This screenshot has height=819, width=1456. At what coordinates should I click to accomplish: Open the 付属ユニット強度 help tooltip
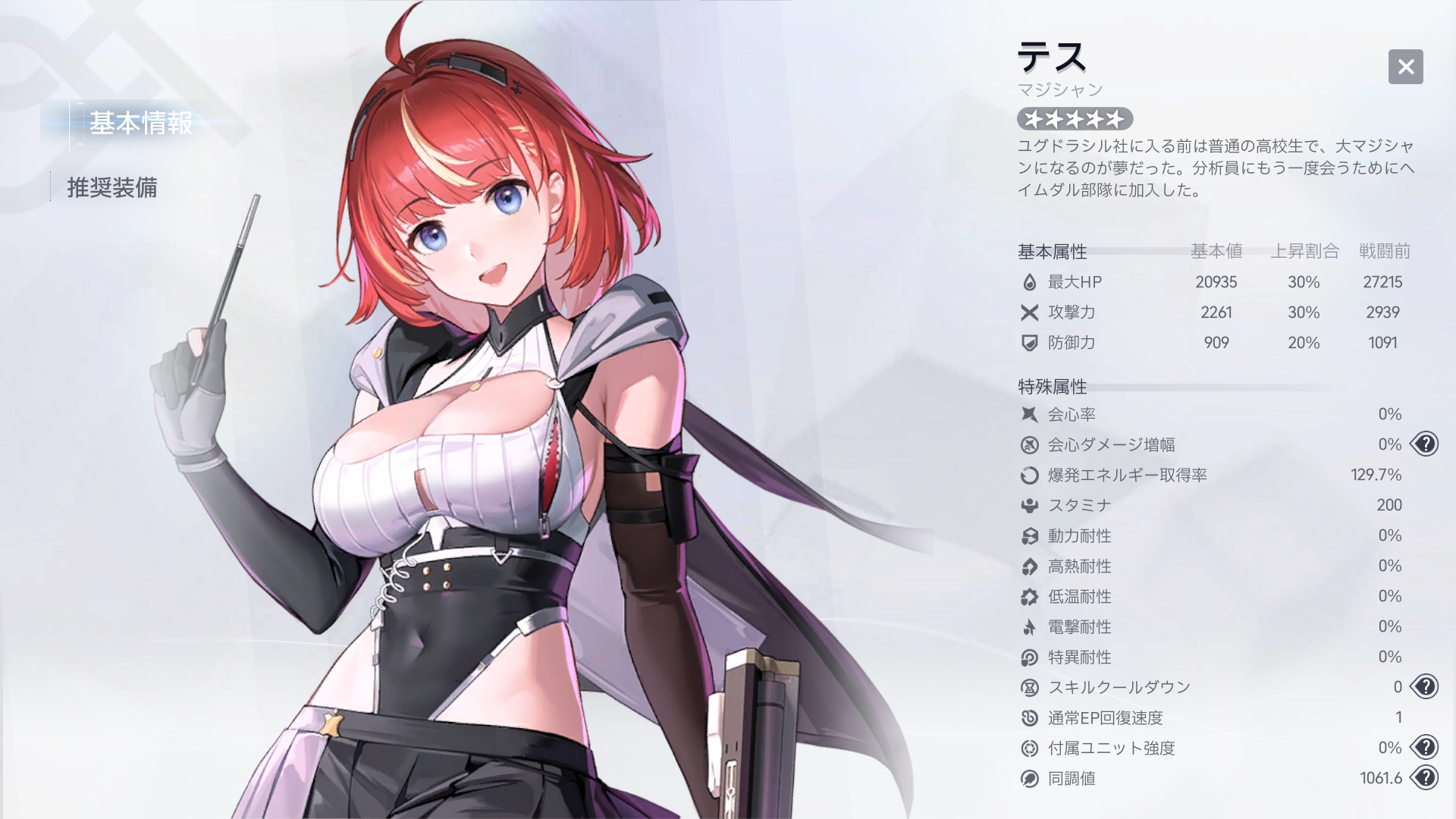pos(1425,747)
